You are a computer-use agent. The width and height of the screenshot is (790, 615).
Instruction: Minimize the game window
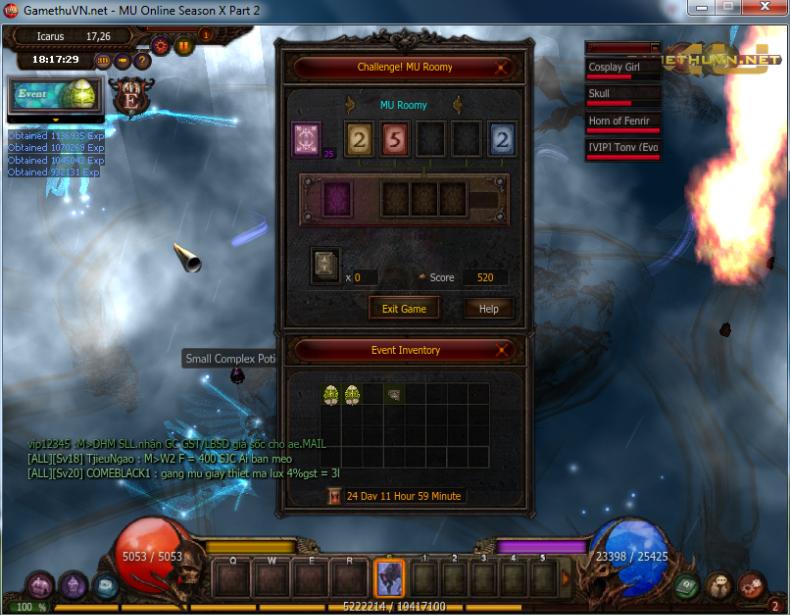click(x=697, y=7)
